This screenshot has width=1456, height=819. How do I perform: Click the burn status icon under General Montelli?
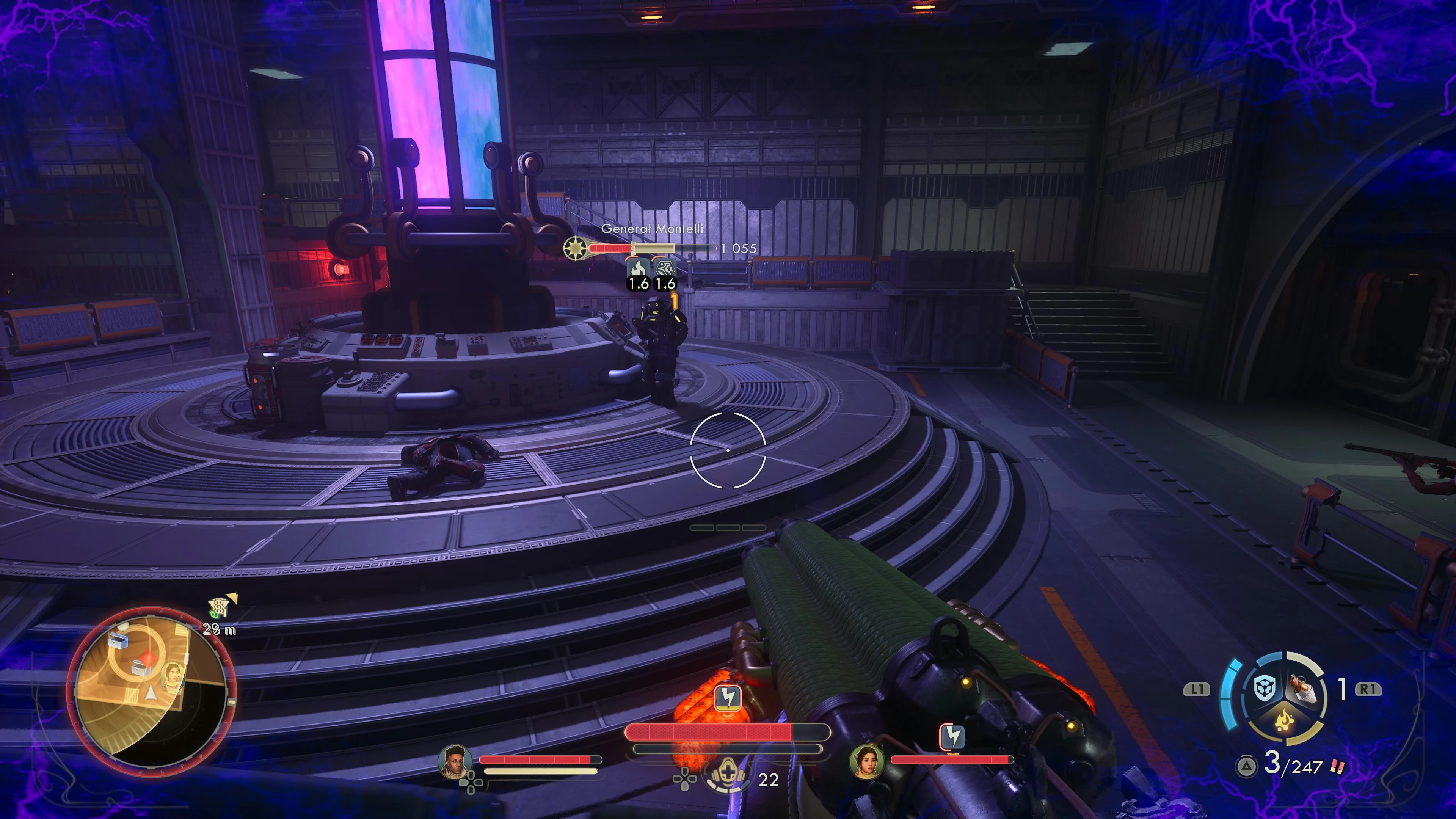pyautogui.click(x=639, y=268)
